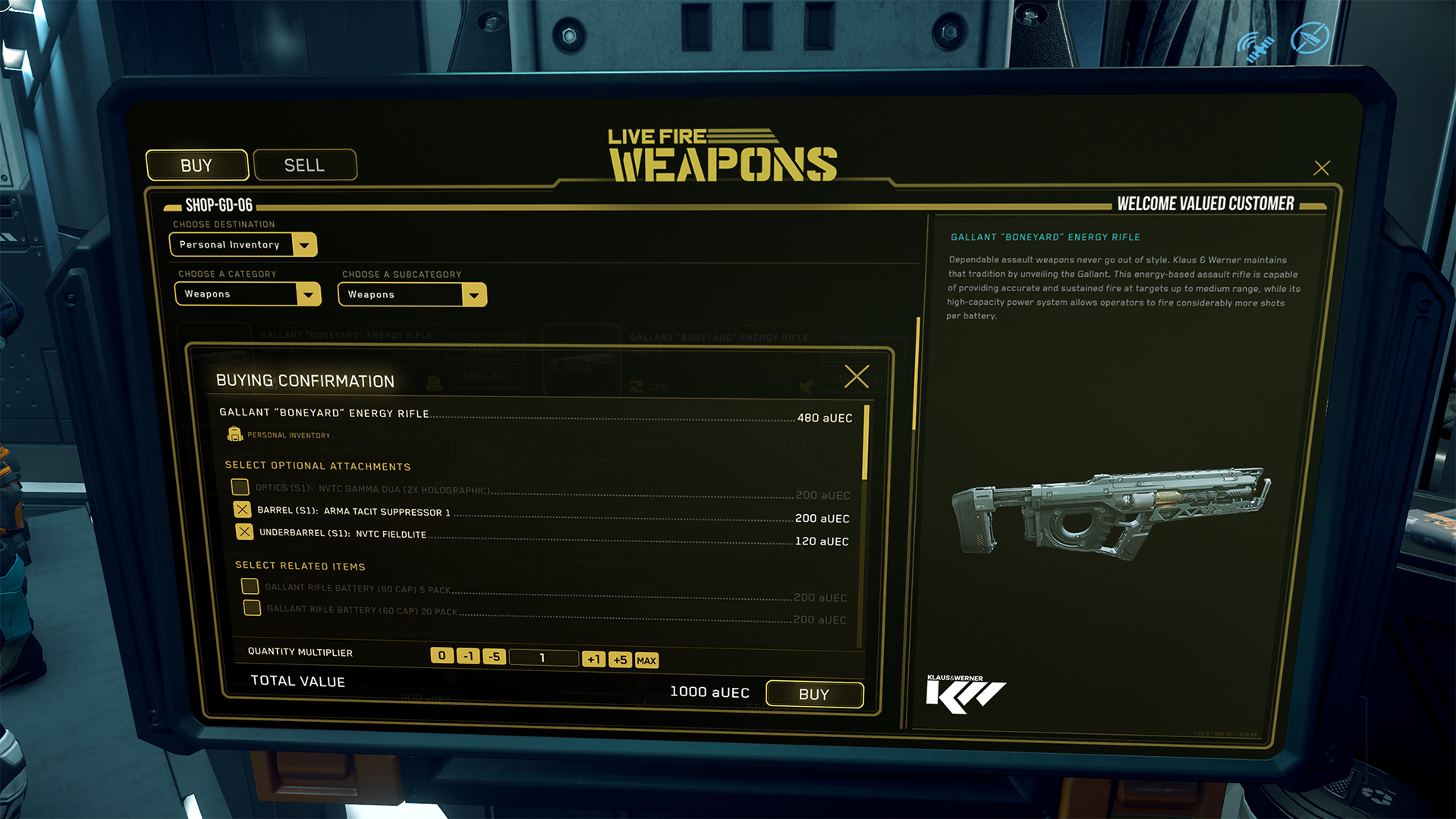Toggle the NVTC Fieldlite underbarrel checkbox
This screenshot has height=819, width=1456.
click(244, 532)
